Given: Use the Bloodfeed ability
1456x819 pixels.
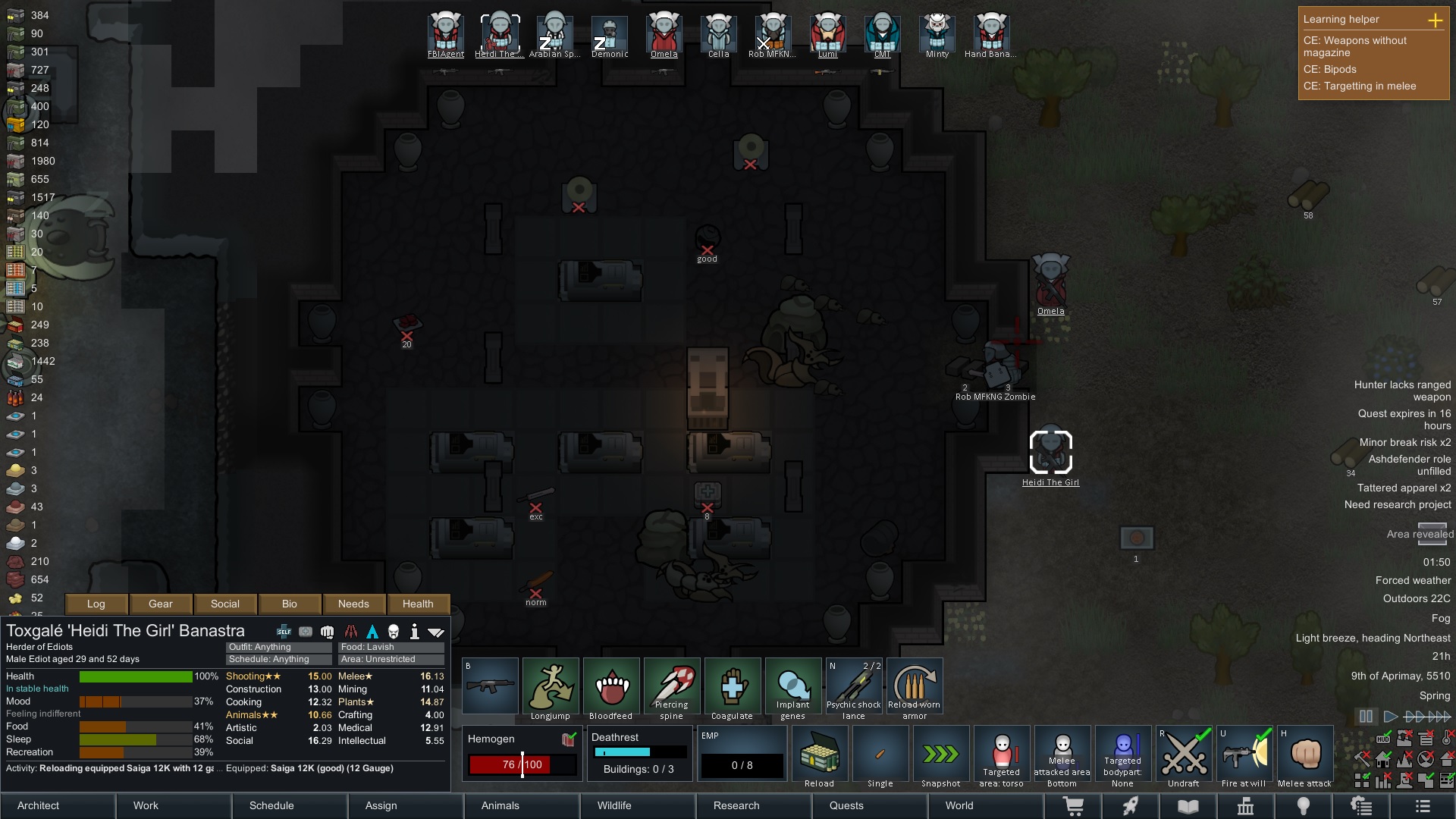Looking at the screenshot, I should coord(611,687).
